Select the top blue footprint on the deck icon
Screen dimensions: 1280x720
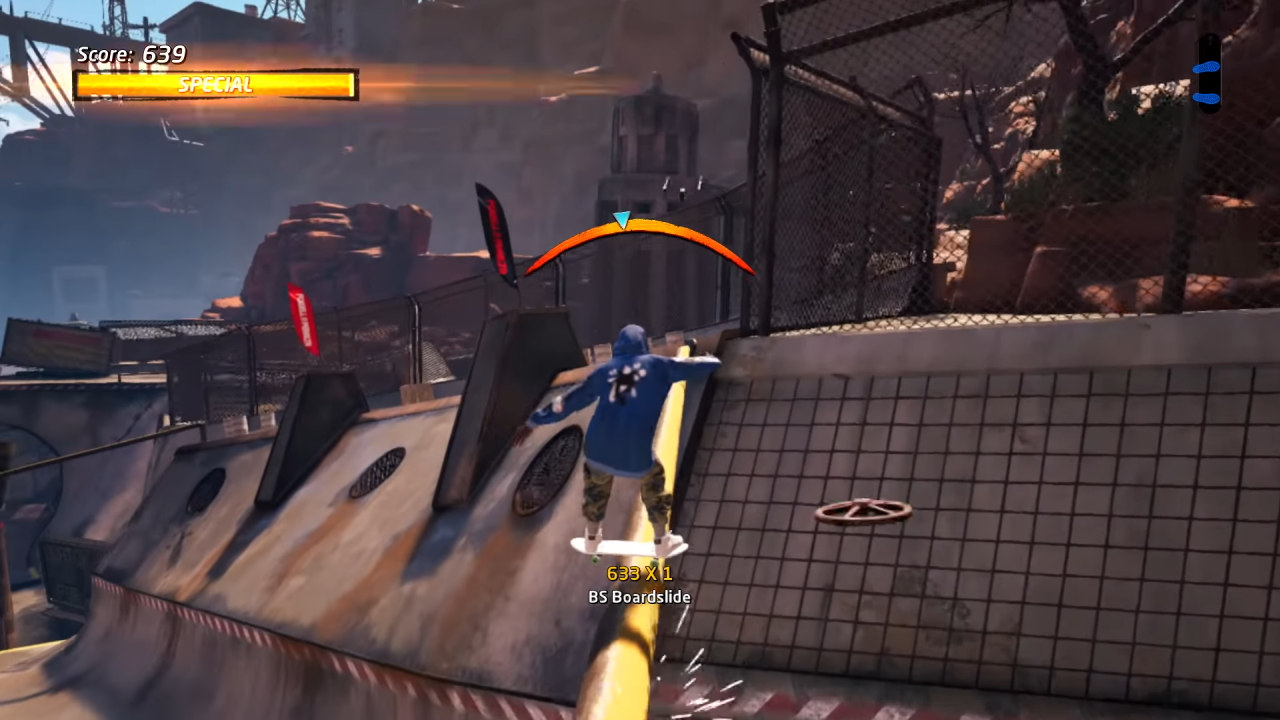click(x=1206, y=67)
